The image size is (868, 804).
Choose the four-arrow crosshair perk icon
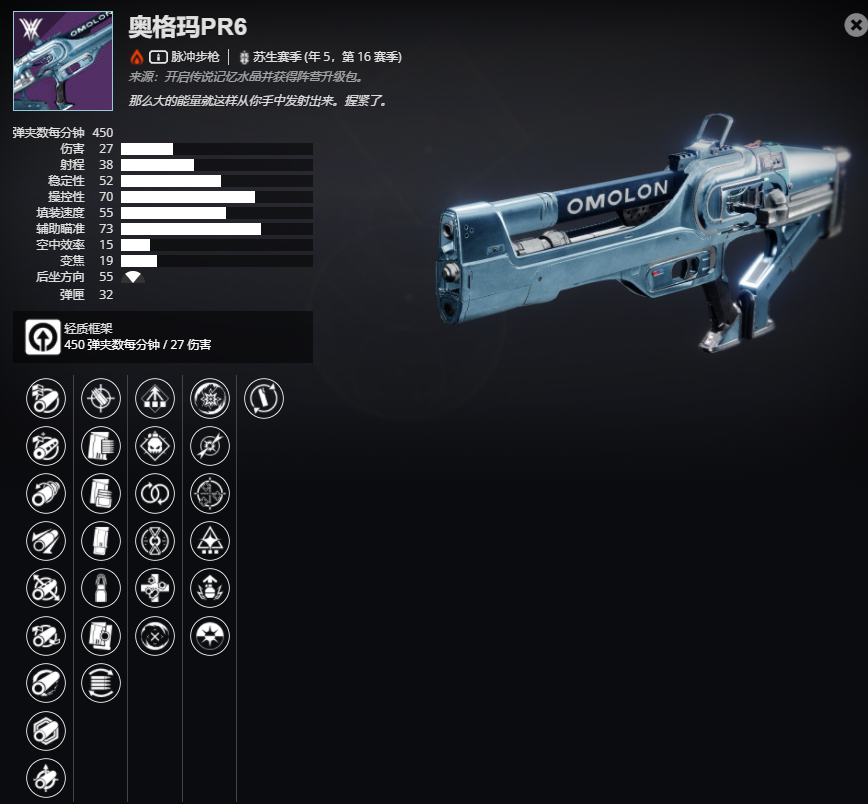[210, 493]
